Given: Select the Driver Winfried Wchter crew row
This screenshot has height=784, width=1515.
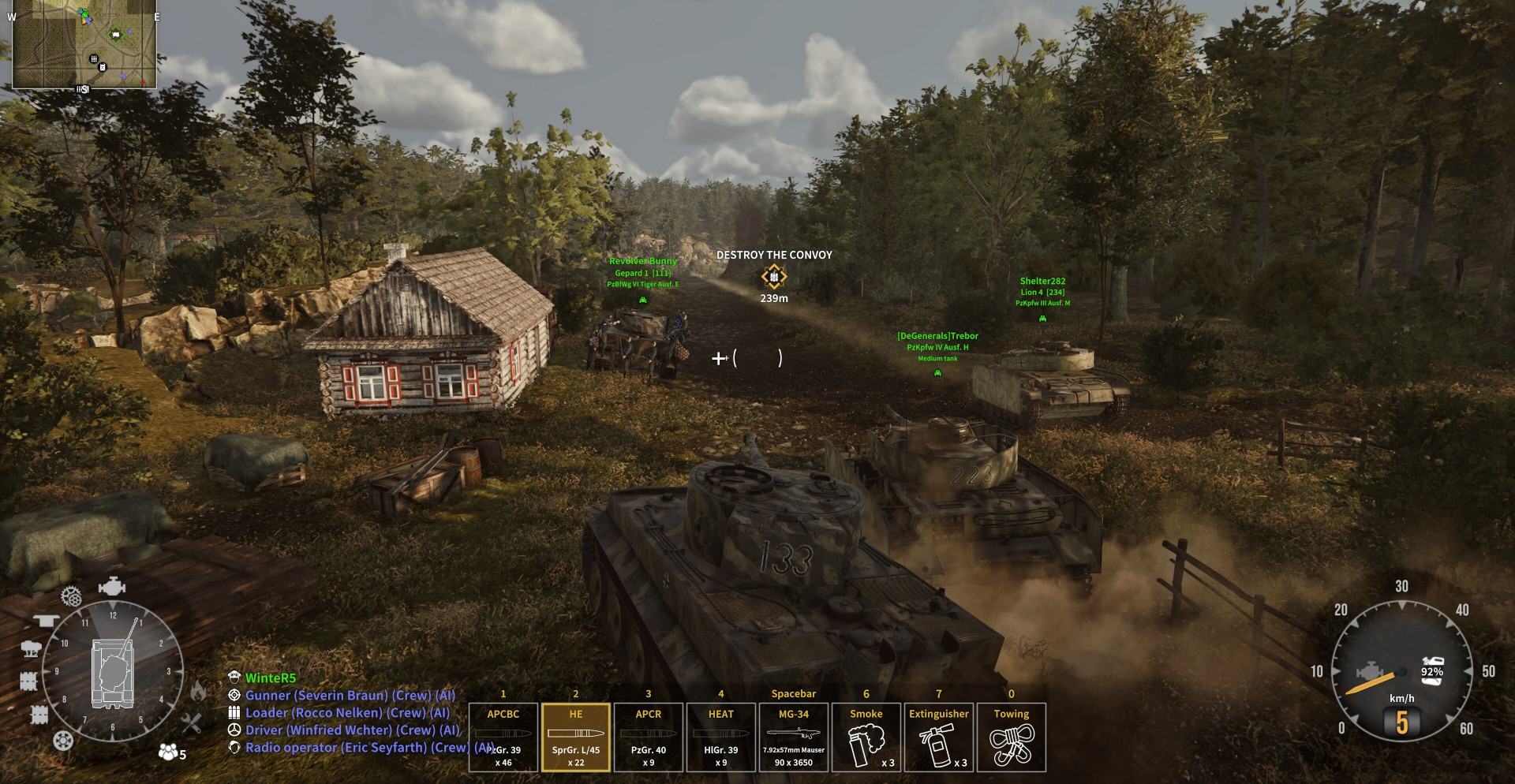Looking at the screenshot, I should [x=352, y=730].
